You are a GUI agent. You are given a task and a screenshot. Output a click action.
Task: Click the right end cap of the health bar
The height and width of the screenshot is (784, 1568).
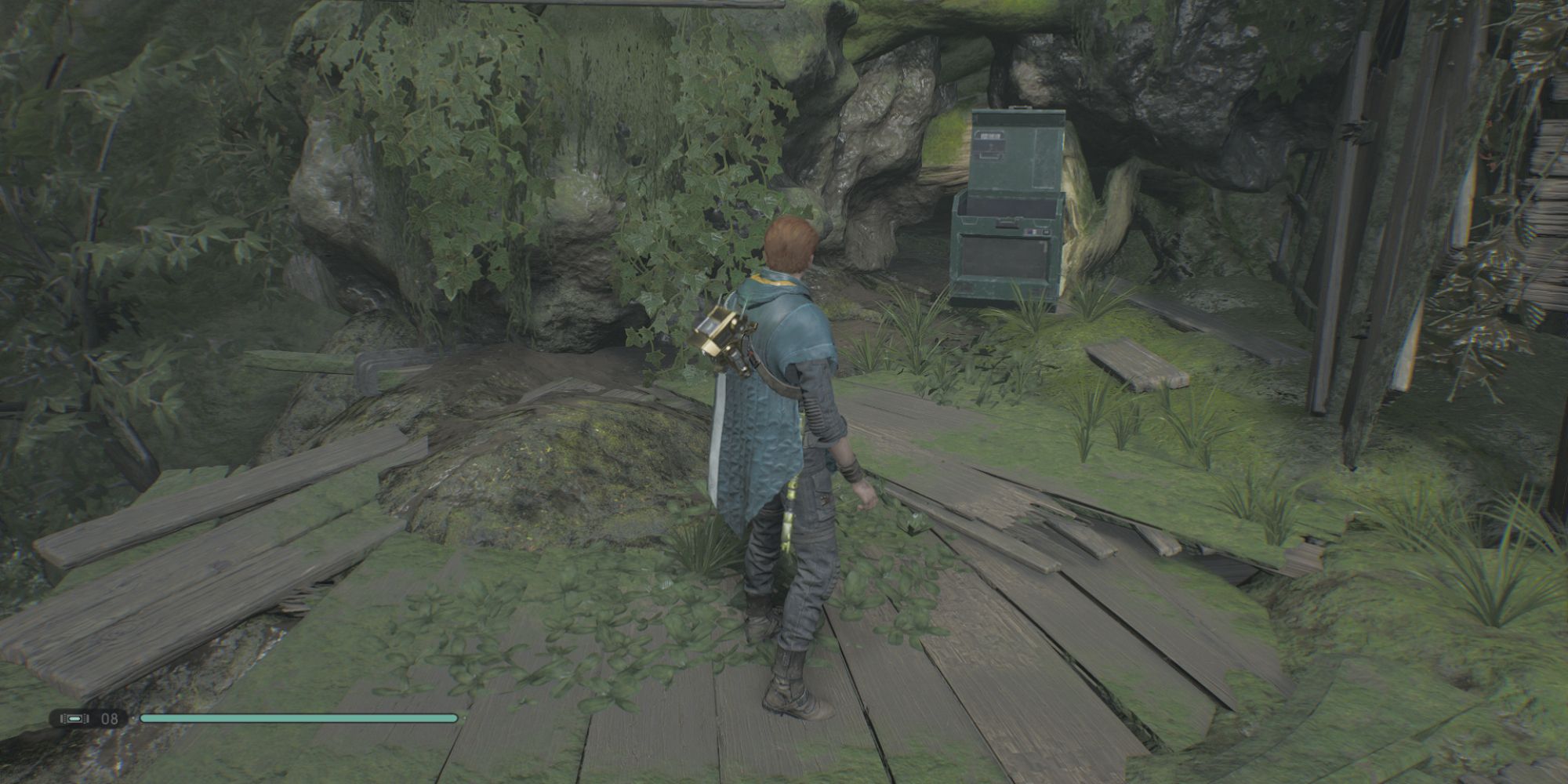456,717
